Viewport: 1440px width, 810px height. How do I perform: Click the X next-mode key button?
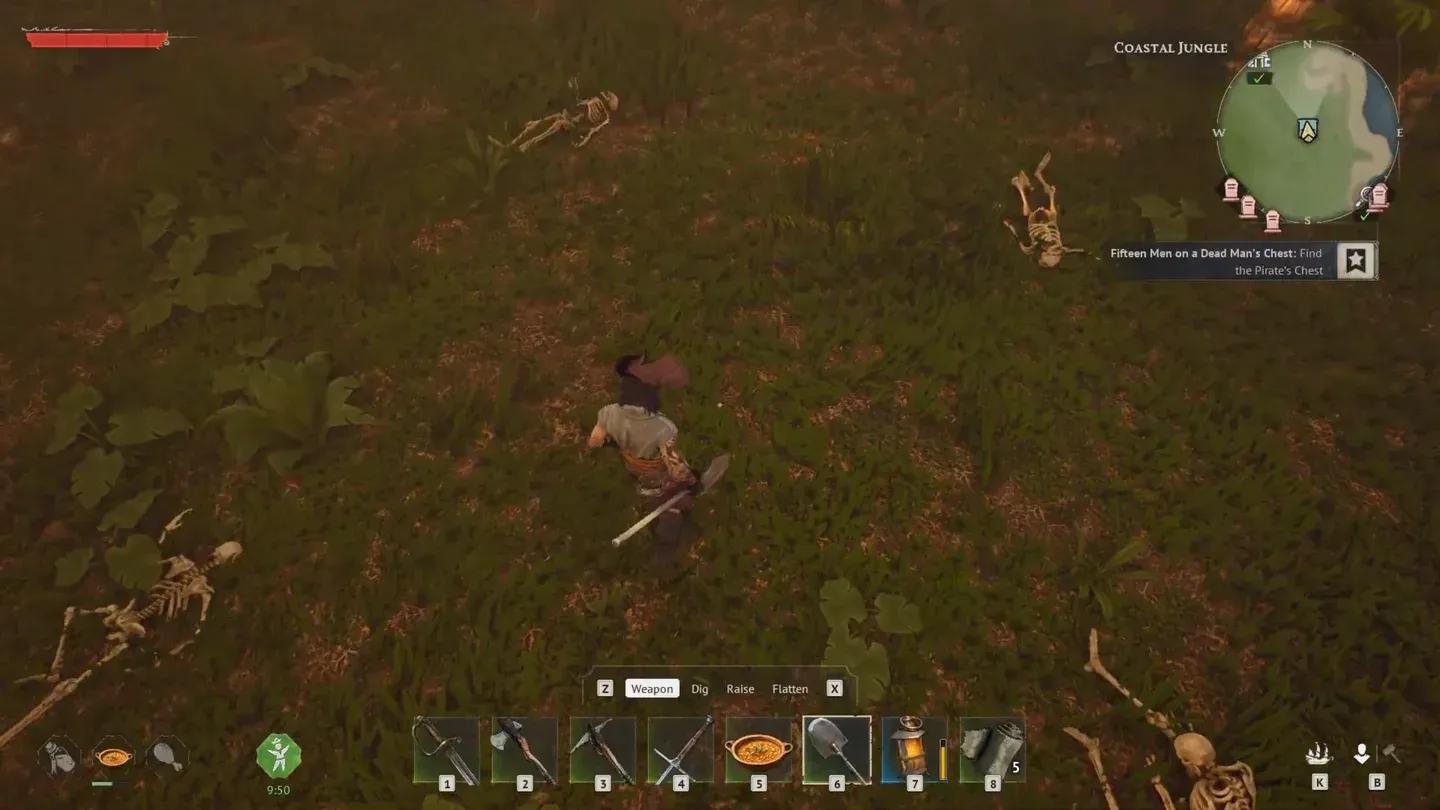834,688
